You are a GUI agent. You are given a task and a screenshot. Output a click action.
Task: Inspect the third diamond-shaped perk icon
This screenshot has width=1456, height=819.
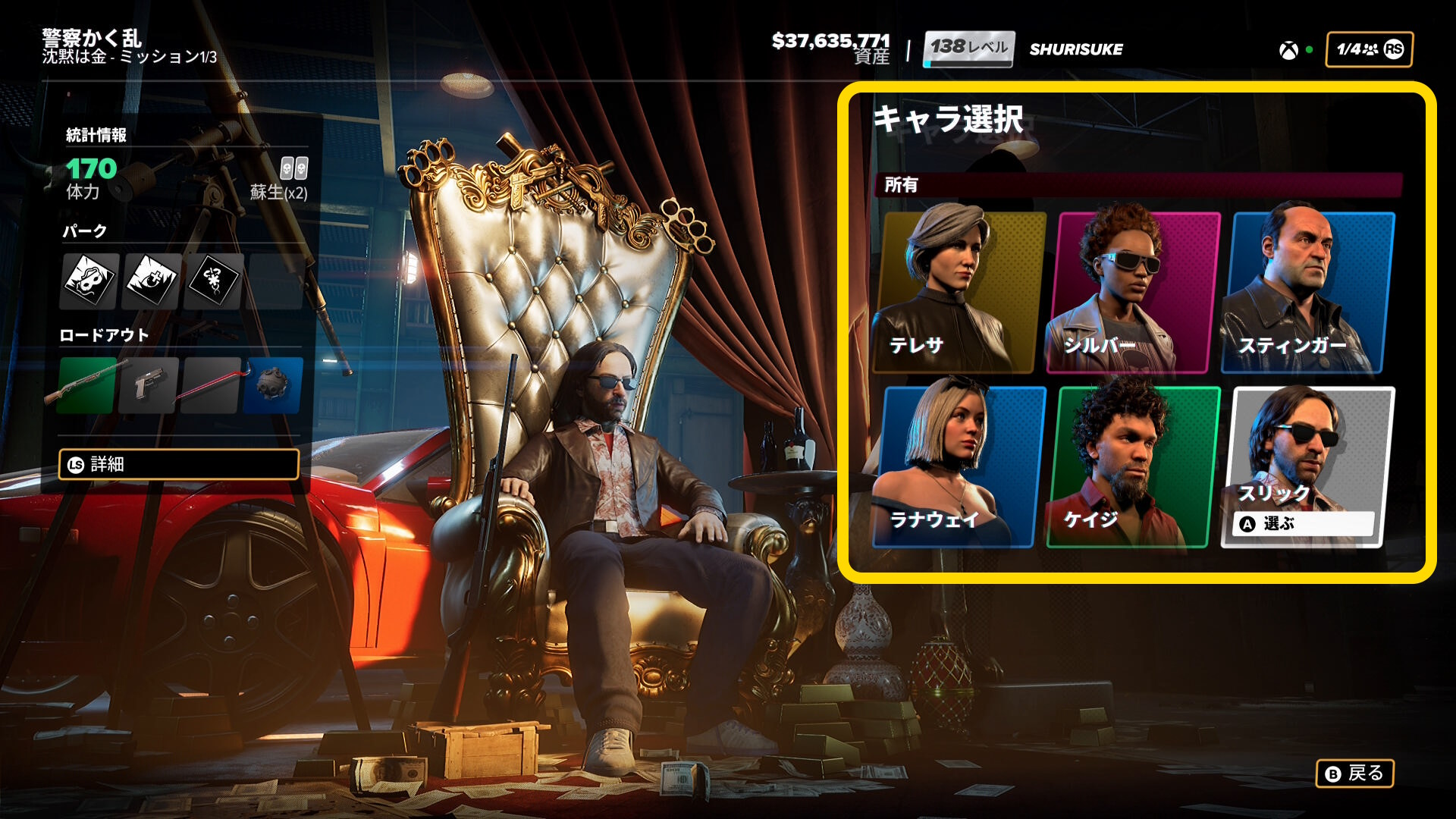214,281
